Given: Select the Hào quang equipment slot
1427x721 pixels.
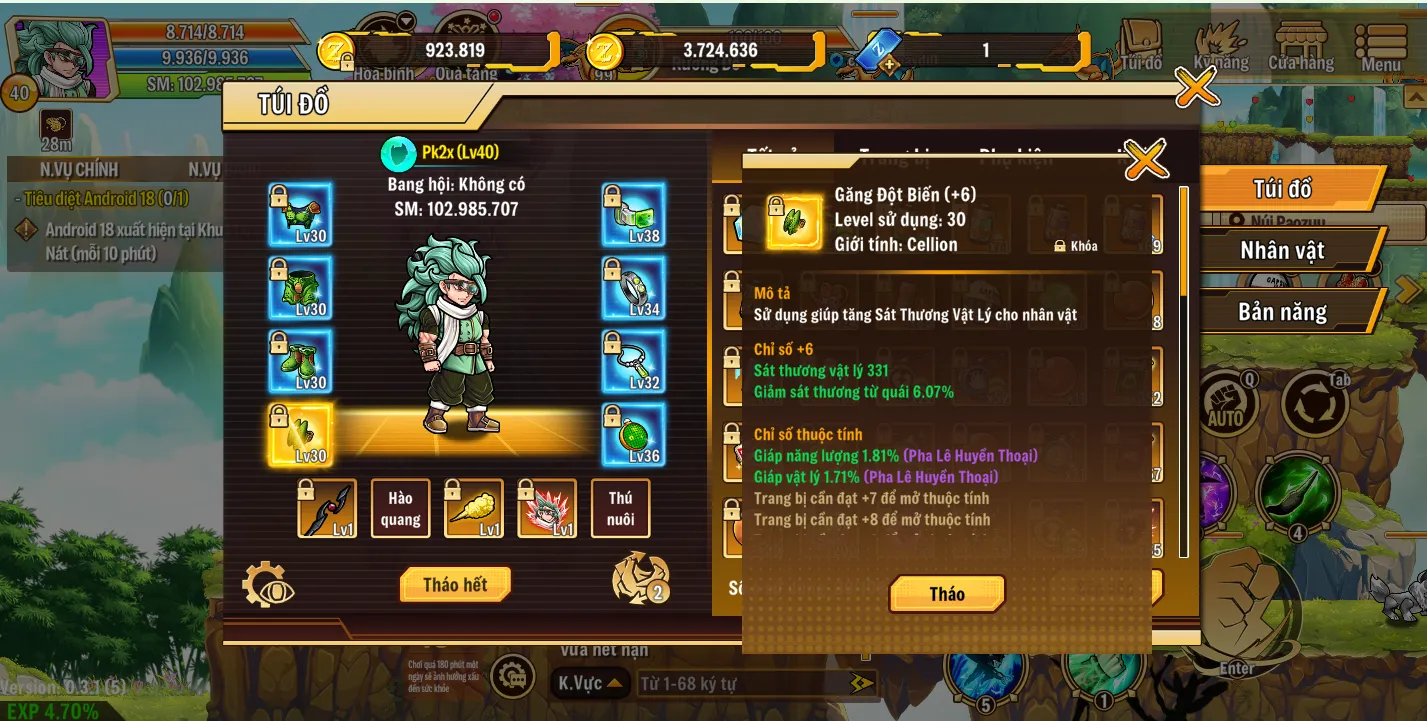Looking at the screenshot, I should point(400,508).
